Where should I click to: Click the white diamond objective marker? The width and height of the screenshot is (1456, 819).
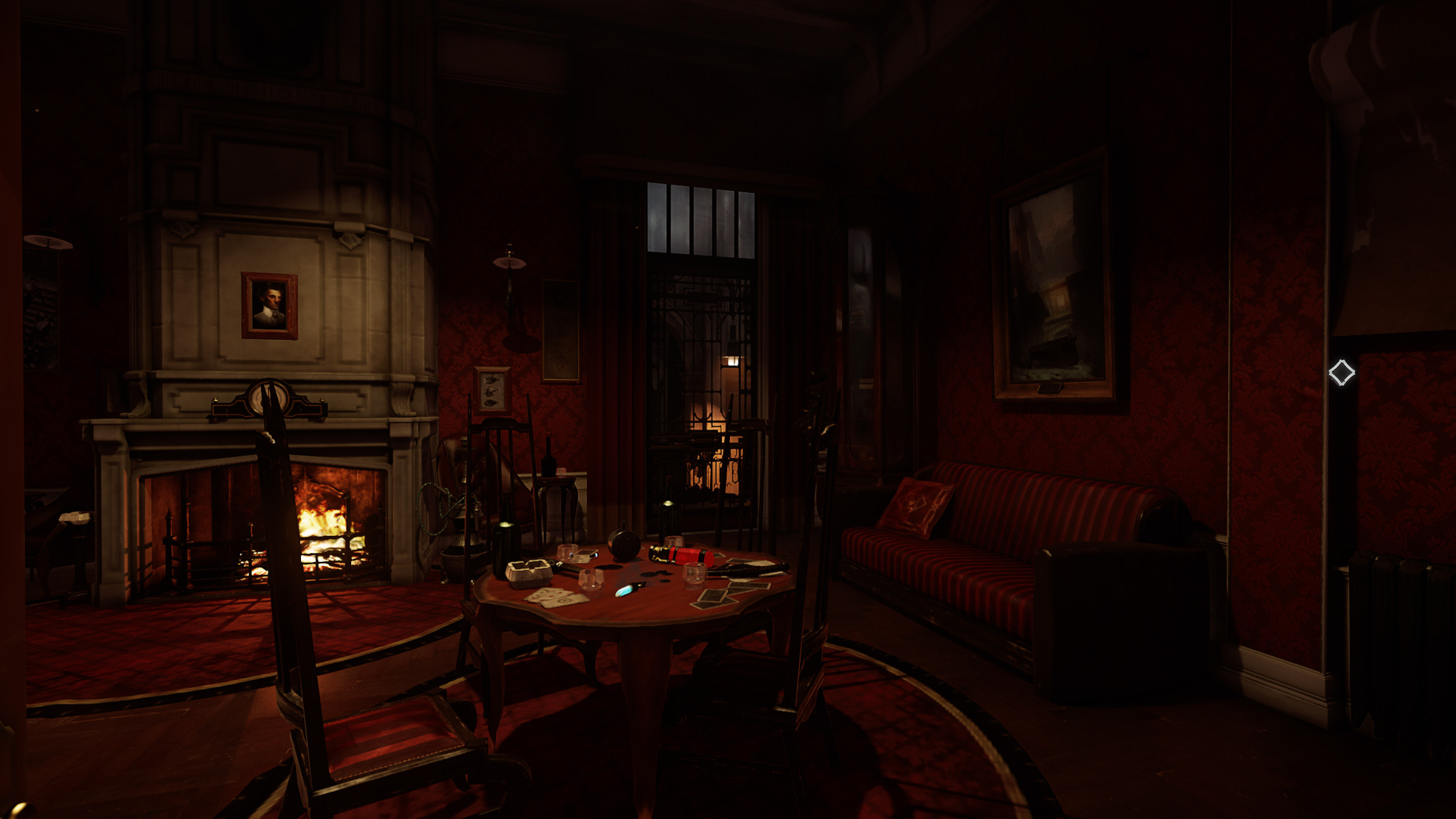(1341, 373)
